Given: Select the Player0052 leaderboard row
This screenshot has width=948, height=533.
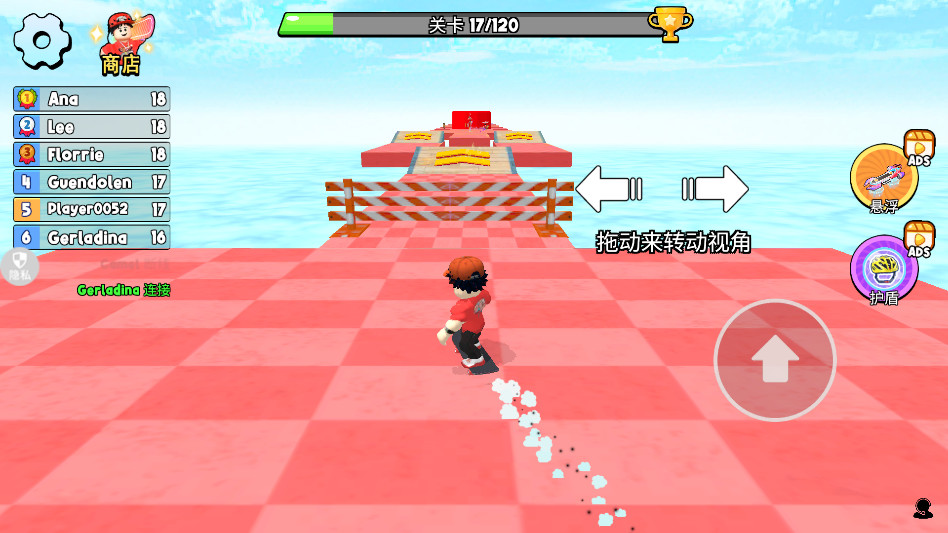Looking at the screenshot, I should tap(92, 210).
